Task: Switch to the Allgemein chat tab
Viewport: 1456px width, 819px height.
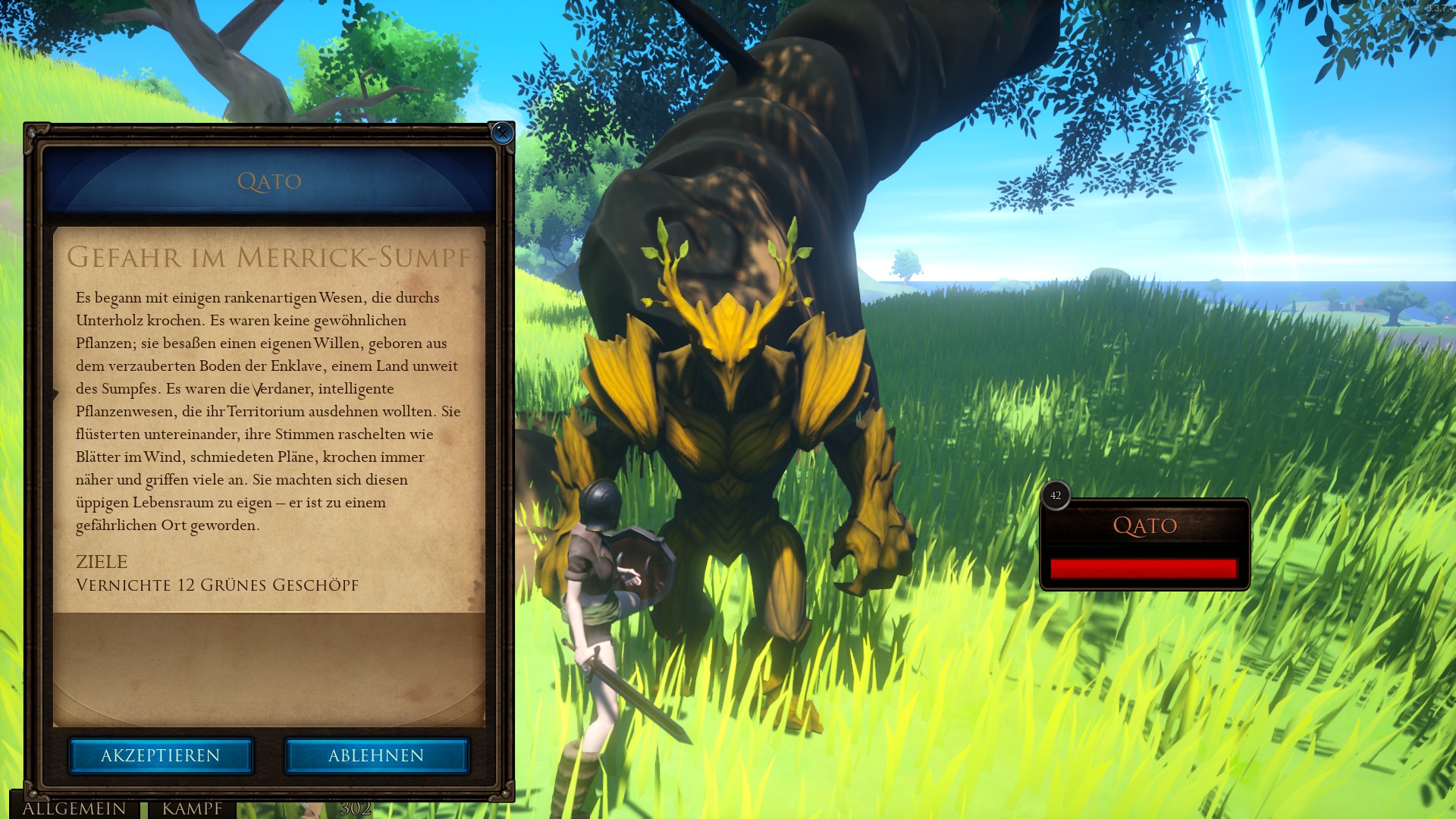Action: 74,808
